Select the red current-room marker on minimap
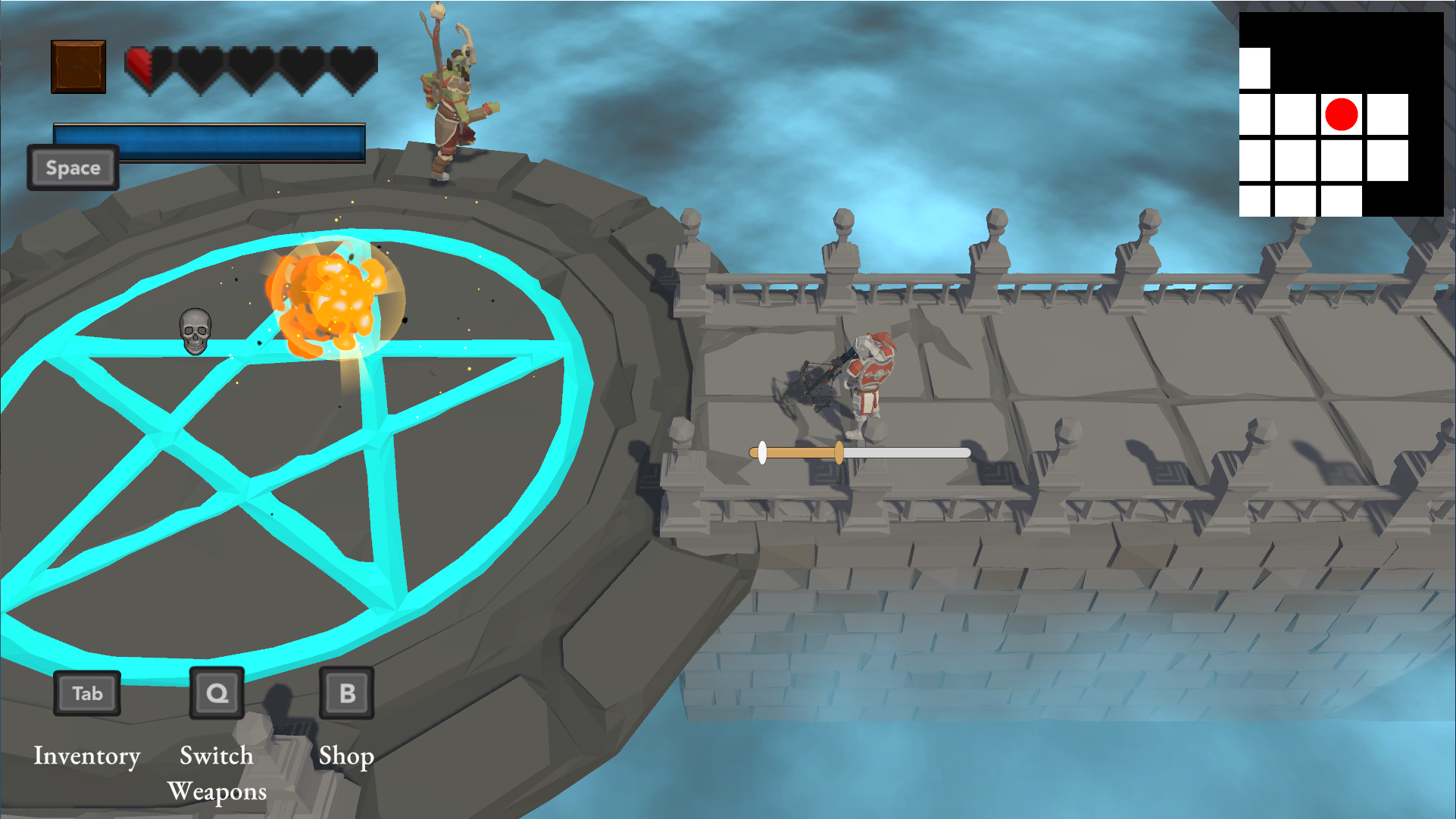This screenshot has width=1456, height=819. click(x=1341, y=114)
